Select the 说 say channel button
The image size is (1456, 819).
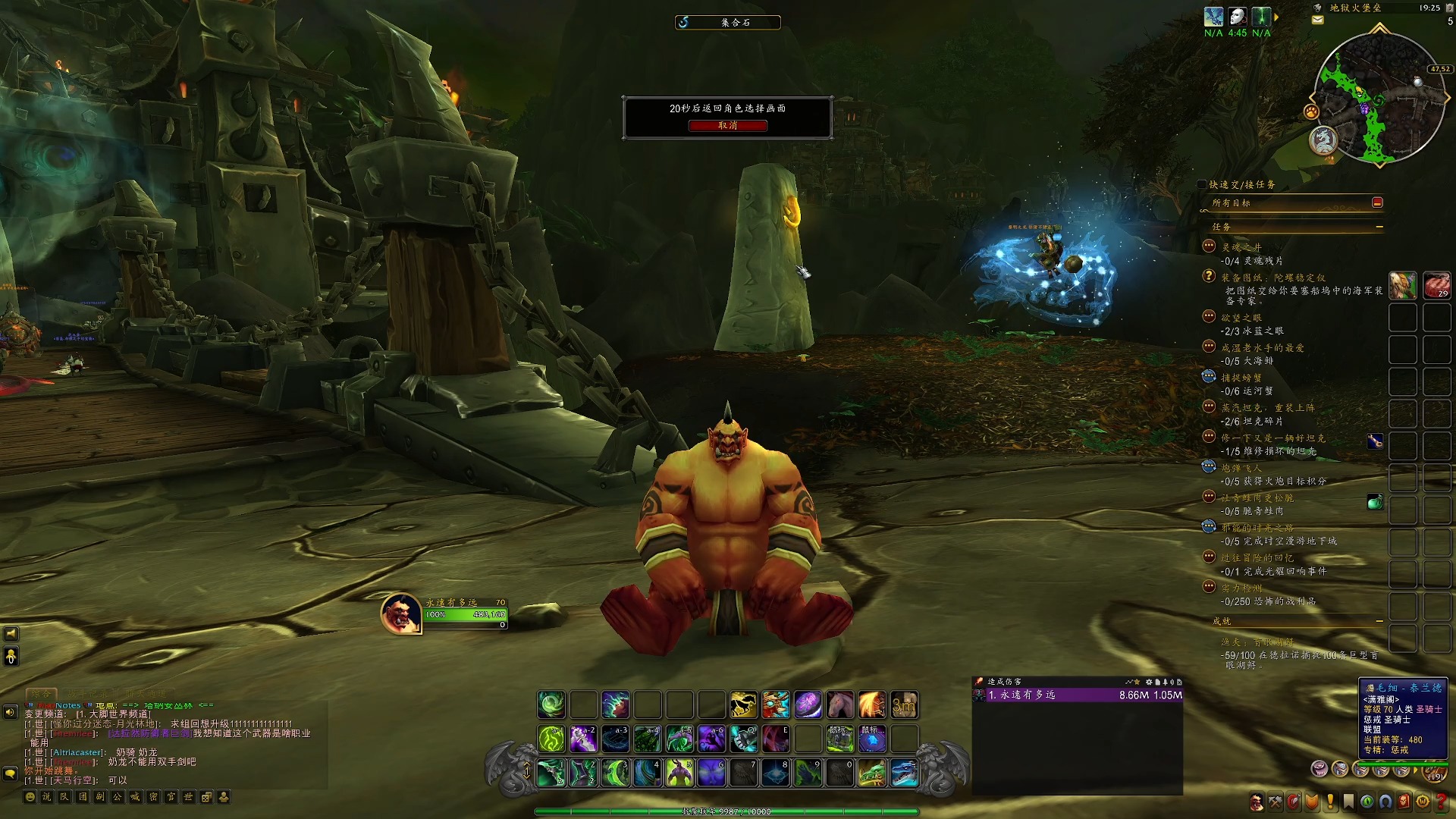pos(48,797)
